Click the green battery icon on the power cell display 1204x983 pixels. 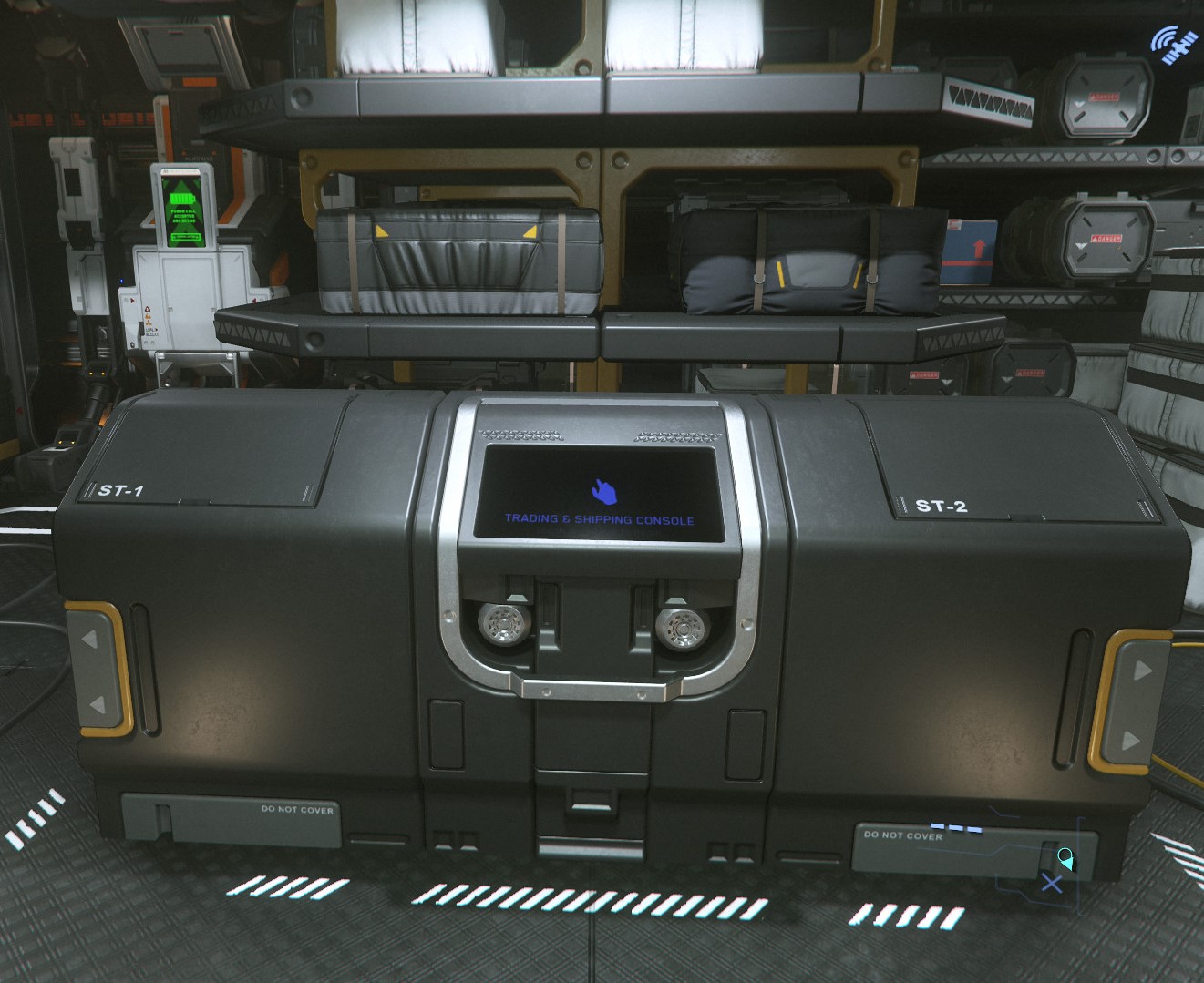pos(181,199)
